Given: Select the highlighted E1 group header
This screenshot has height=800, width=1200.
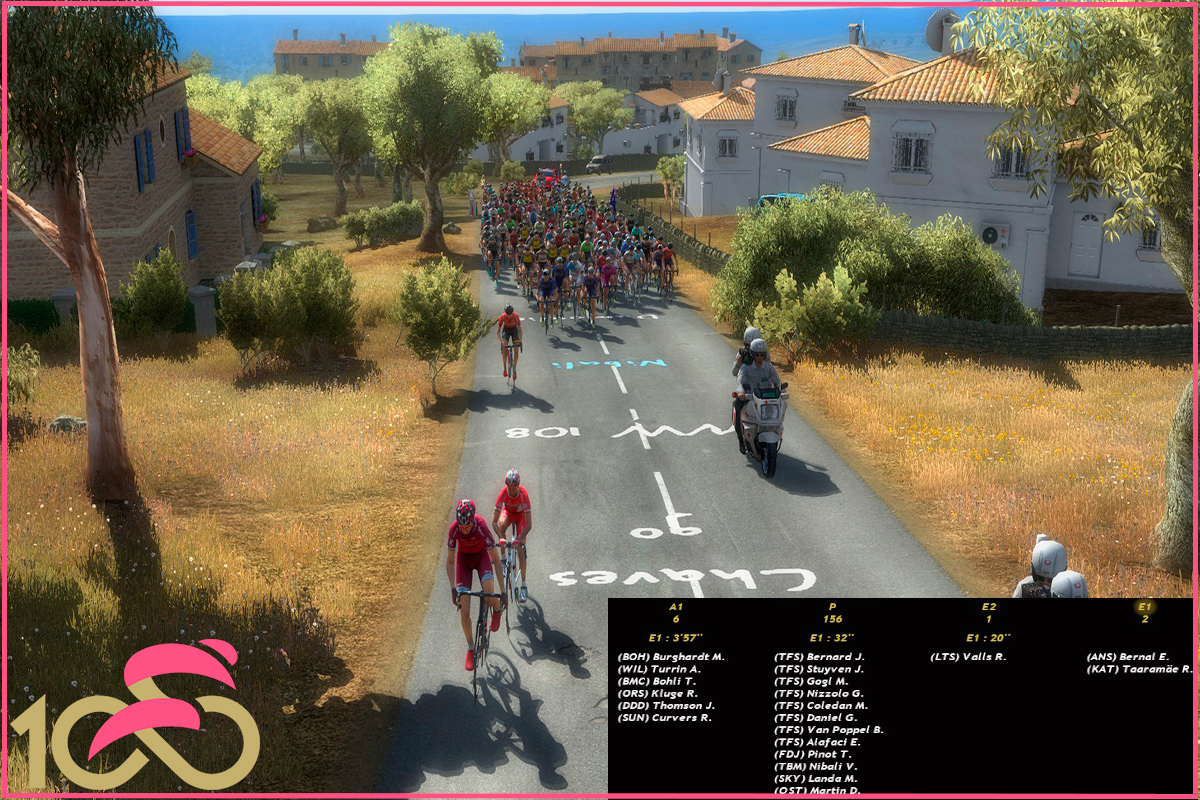Looking at the screenshot, I should pyautogui.click(x=1145, y=606).
